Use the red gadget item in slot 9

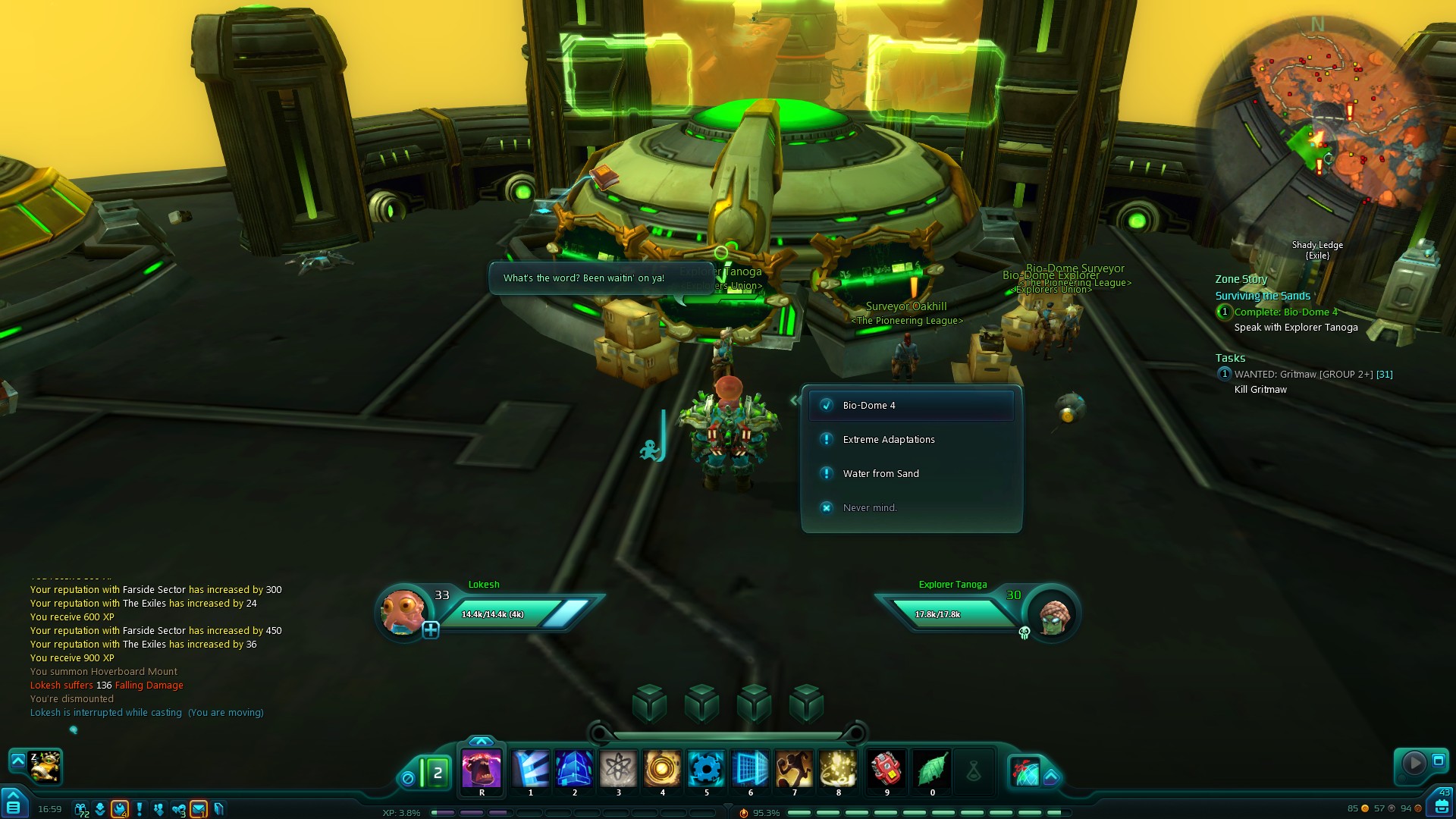coord(886,769)
